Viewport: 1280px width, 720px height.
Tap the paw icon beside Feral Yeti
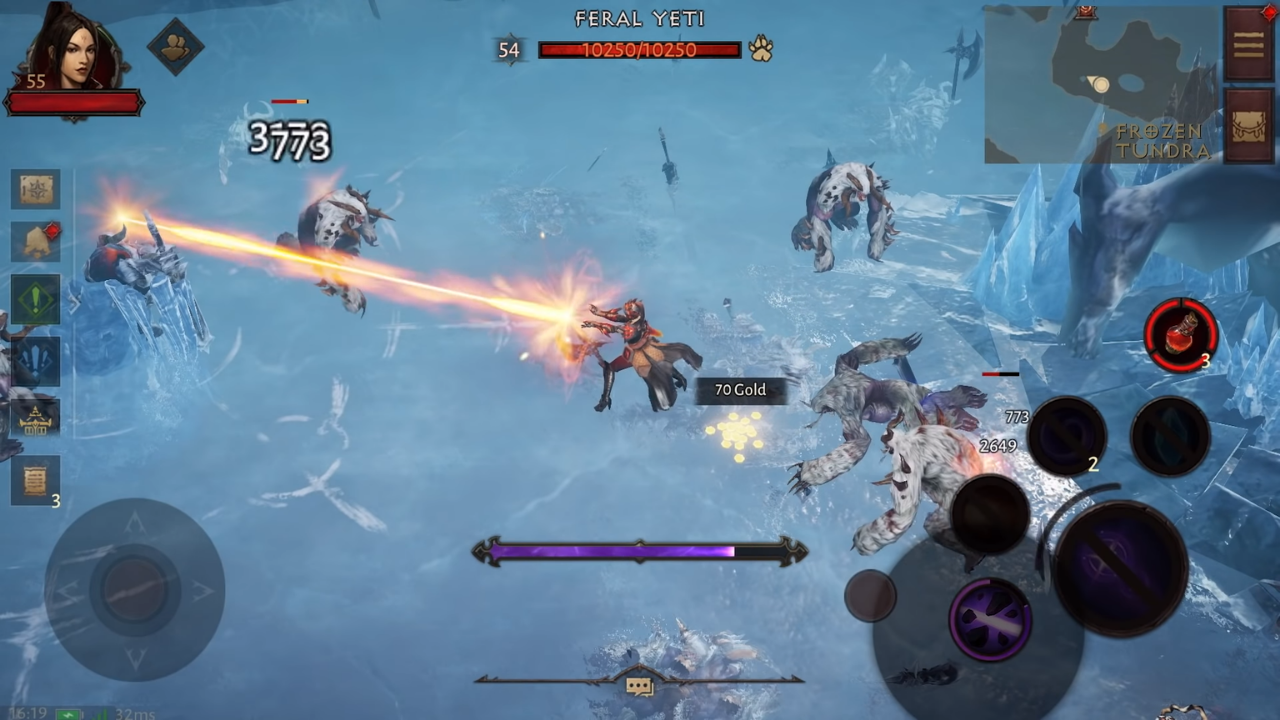click(x=761, y=49)
